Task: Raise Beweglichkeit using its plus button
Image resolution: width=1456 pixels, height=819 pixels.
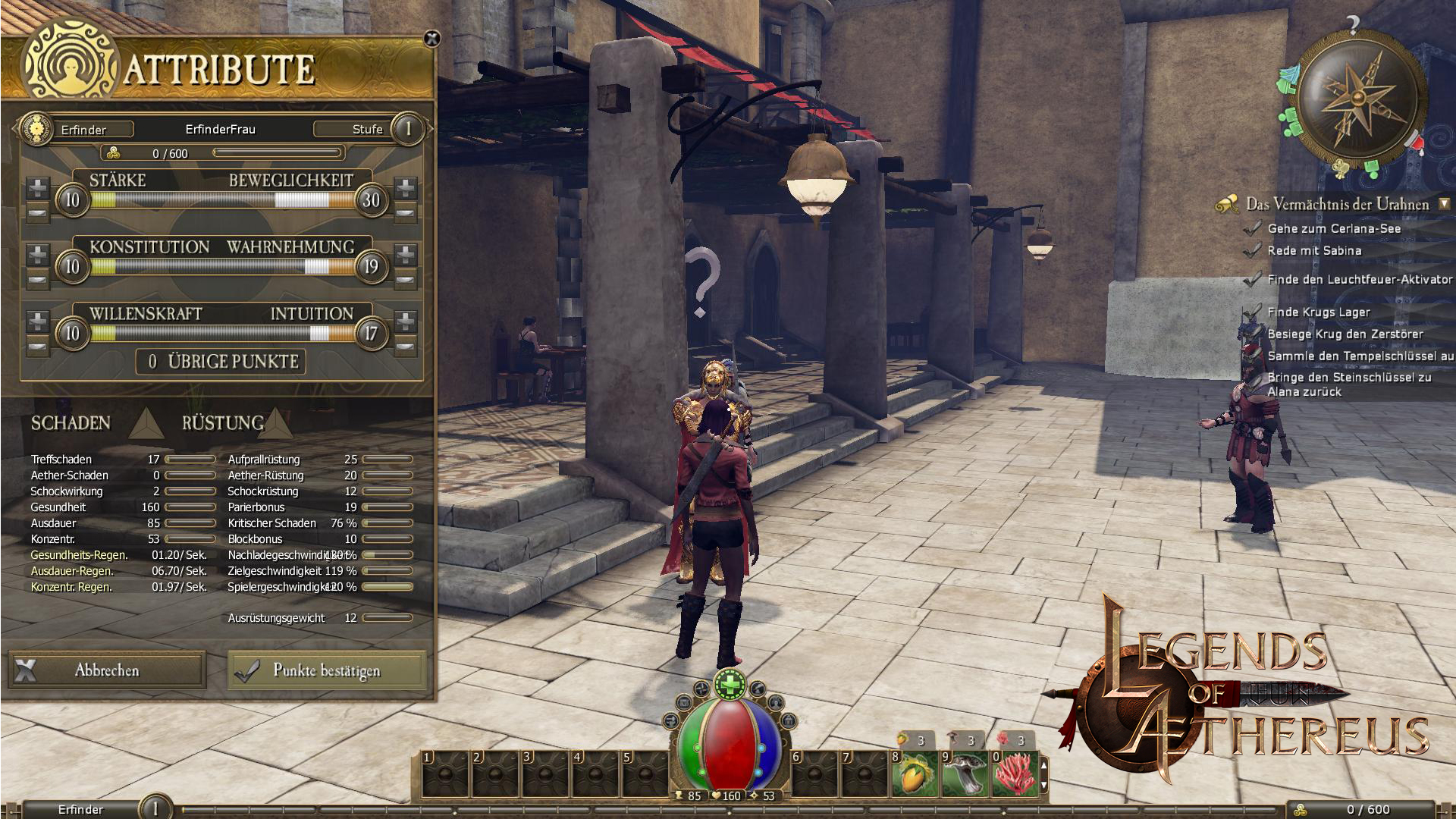Action: (406, 187)
